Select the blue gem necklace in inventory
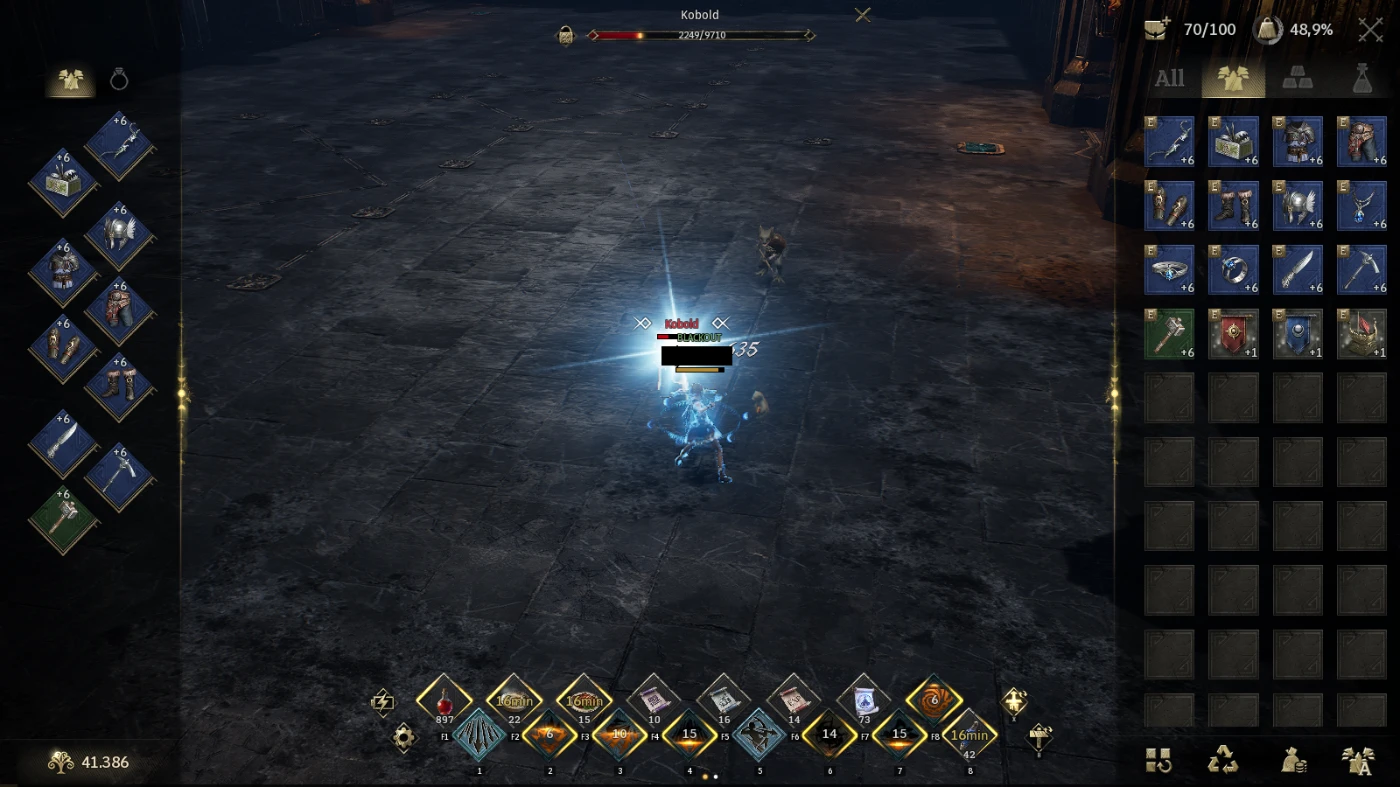Image resolution: width=1400 pixels, height=787 pixels. (1361, 205)
